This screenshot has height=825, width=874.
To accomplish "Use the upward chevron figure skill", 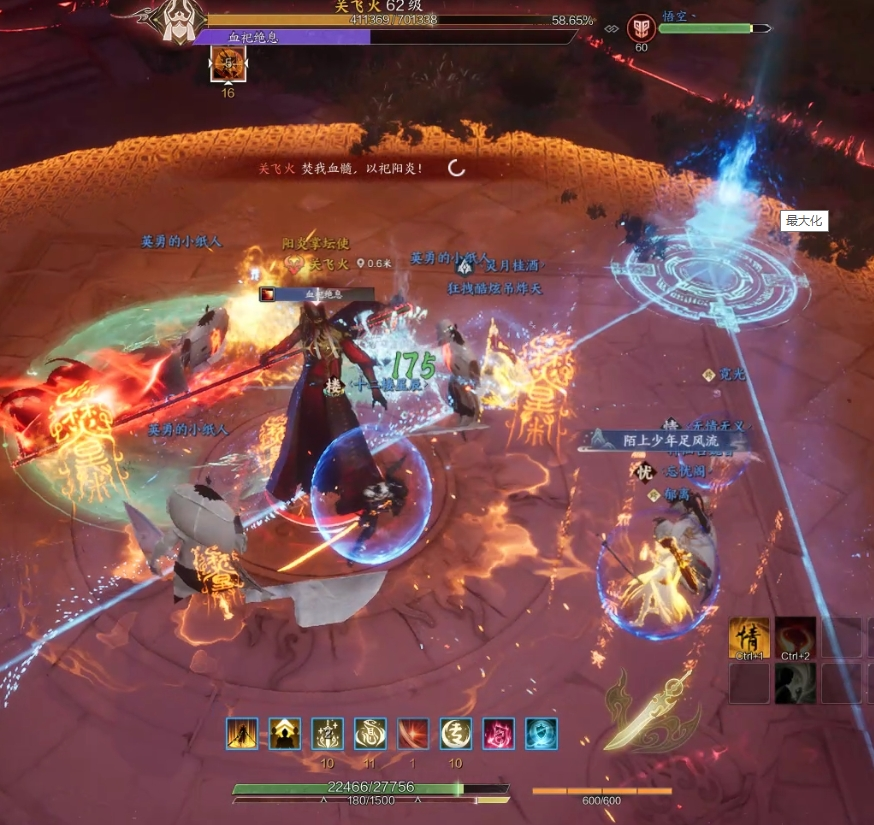I will (285, 734).
